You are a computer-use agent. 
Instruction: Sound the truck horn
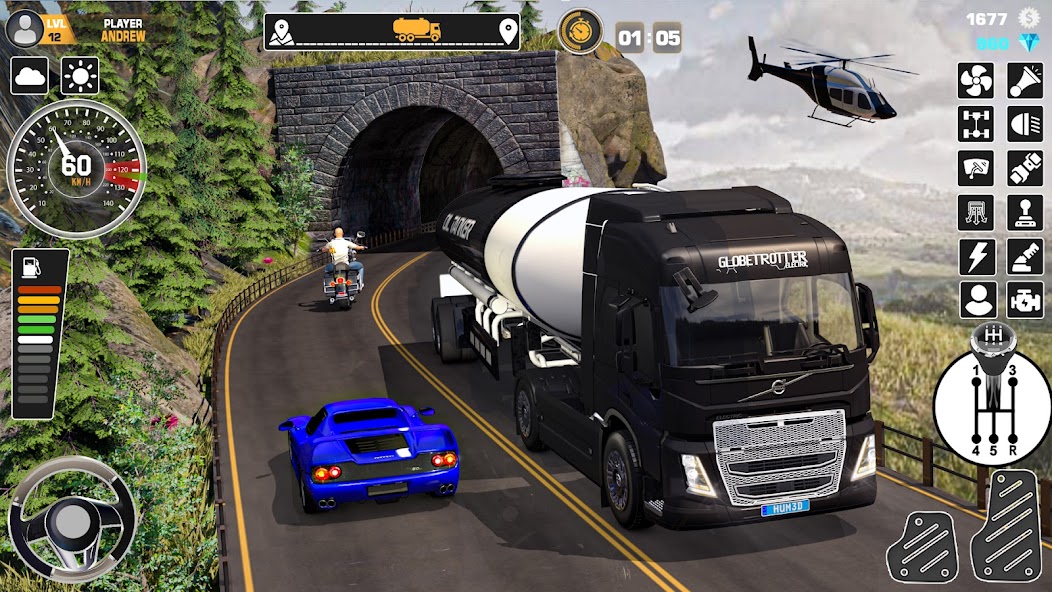tap(1024, 81)
